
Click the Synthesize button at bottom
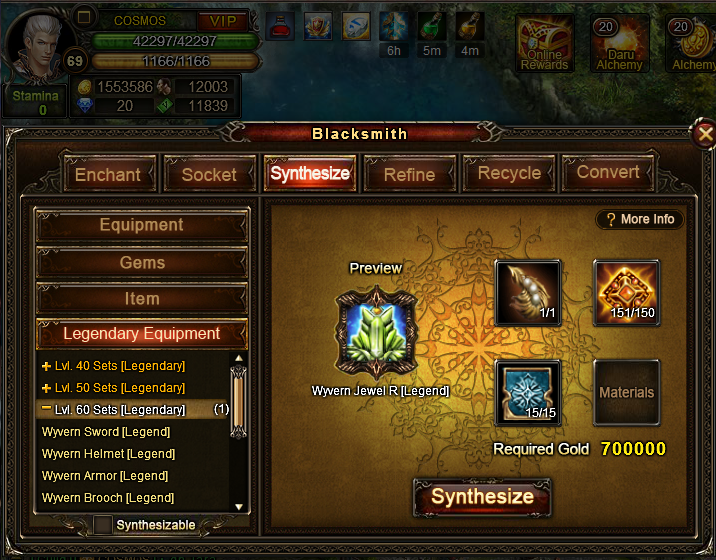tap(483, 497)
